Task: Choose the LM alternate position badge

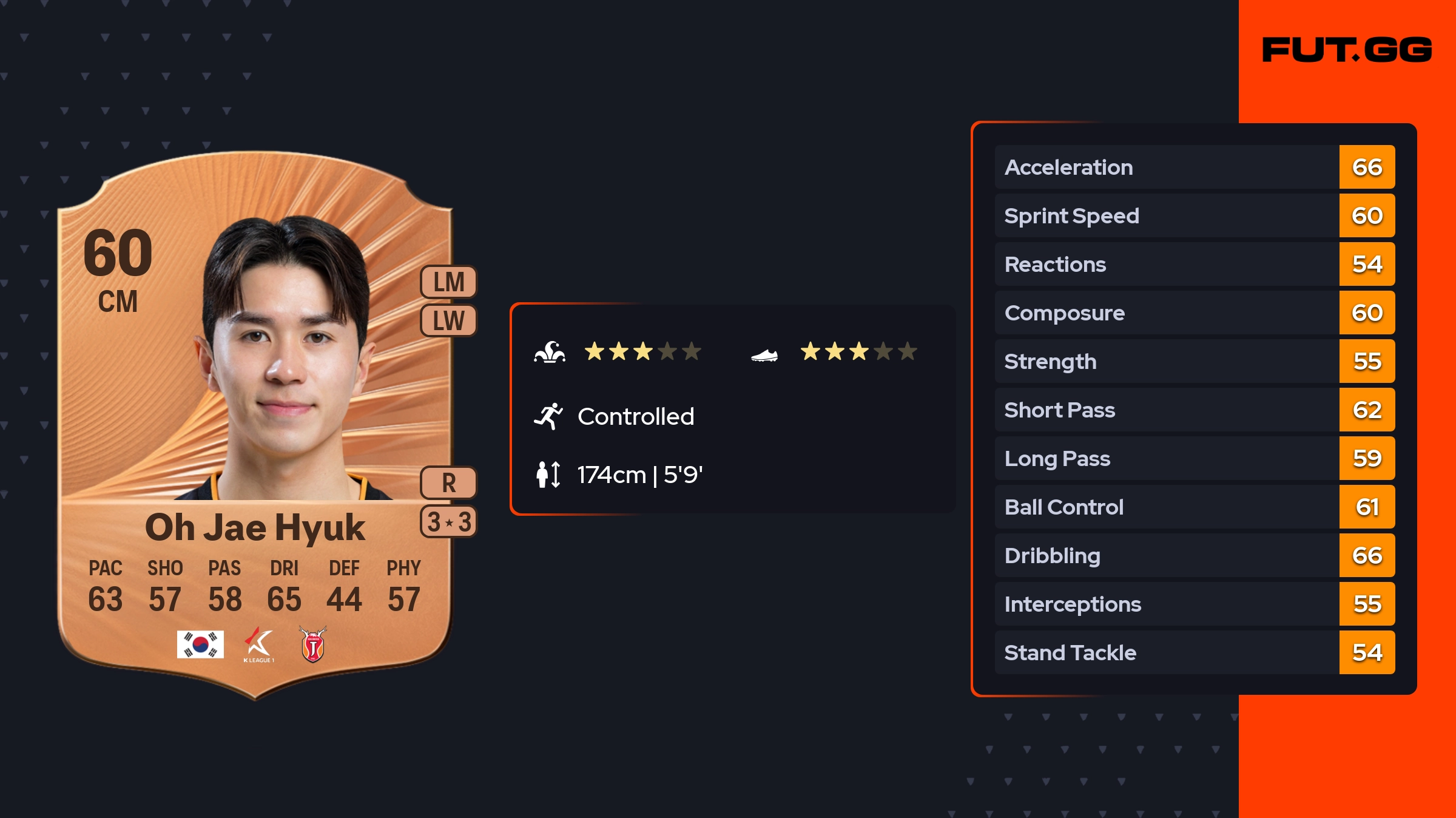Action: tap(448, 282)
